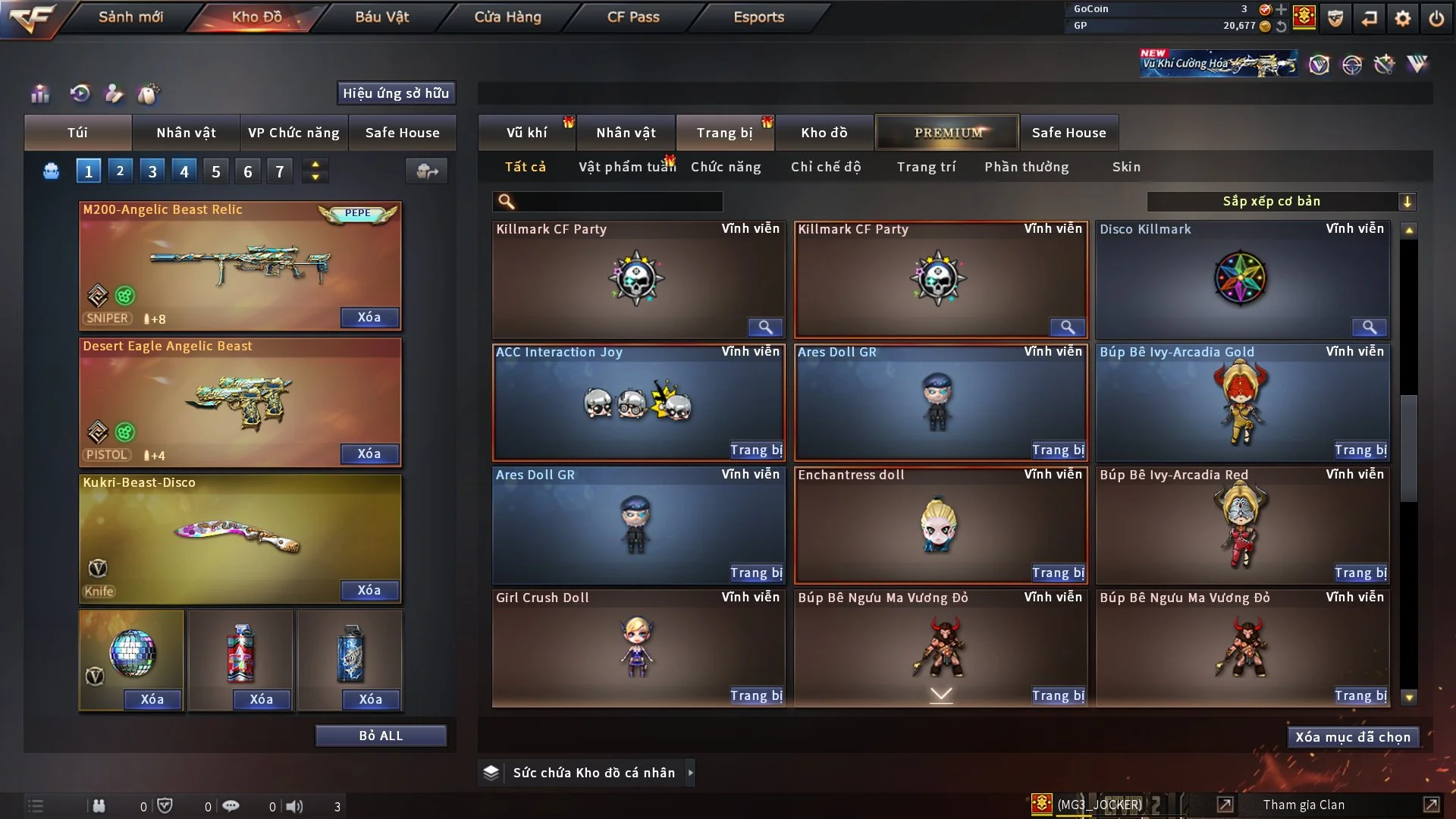Delete selected items with Xóa mục đã chọn
This screenshot has height=819, width=1456.
tap(1352, 737)
